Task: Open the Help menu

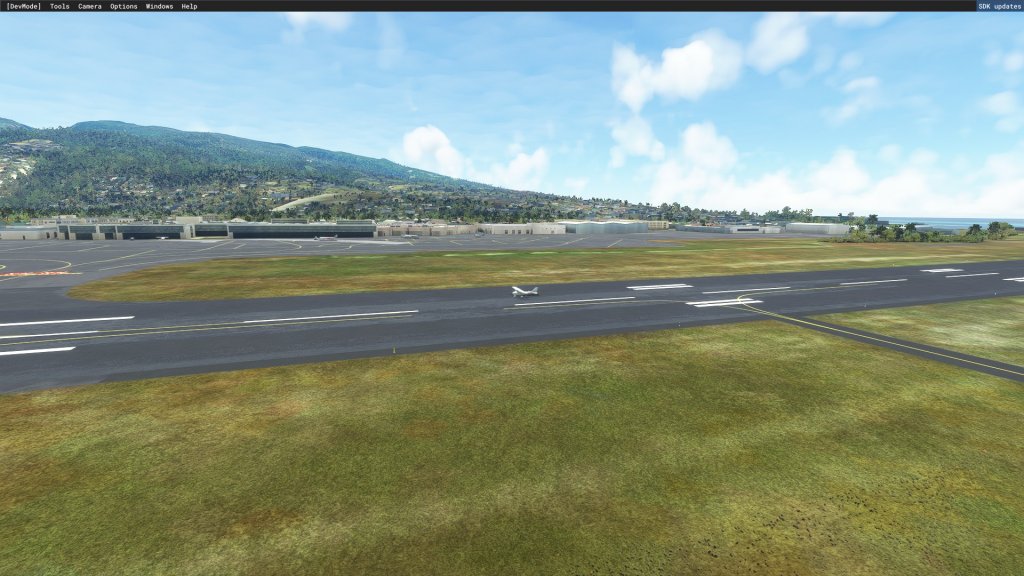Action: click(x=189, y=6)
